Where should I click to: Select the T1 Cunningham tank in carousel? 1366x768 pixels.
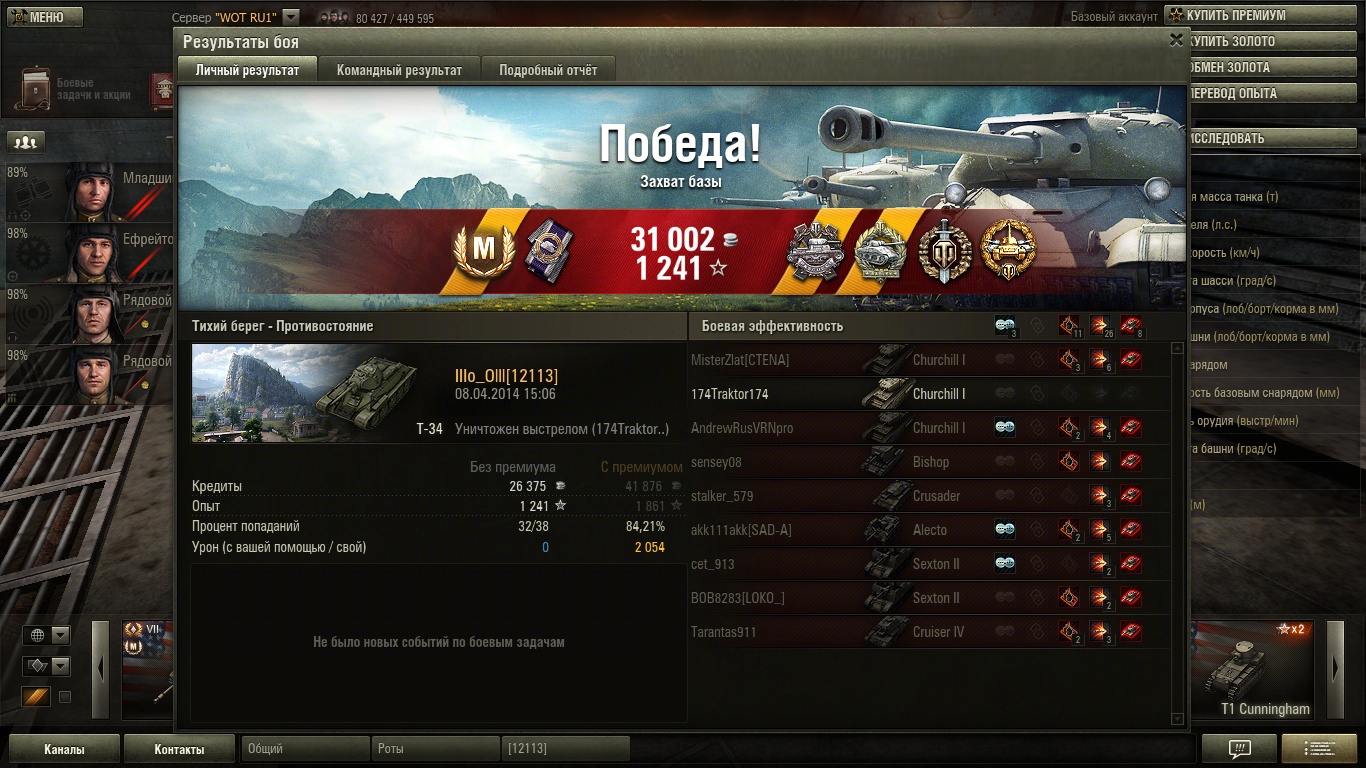pos(1257,669)
